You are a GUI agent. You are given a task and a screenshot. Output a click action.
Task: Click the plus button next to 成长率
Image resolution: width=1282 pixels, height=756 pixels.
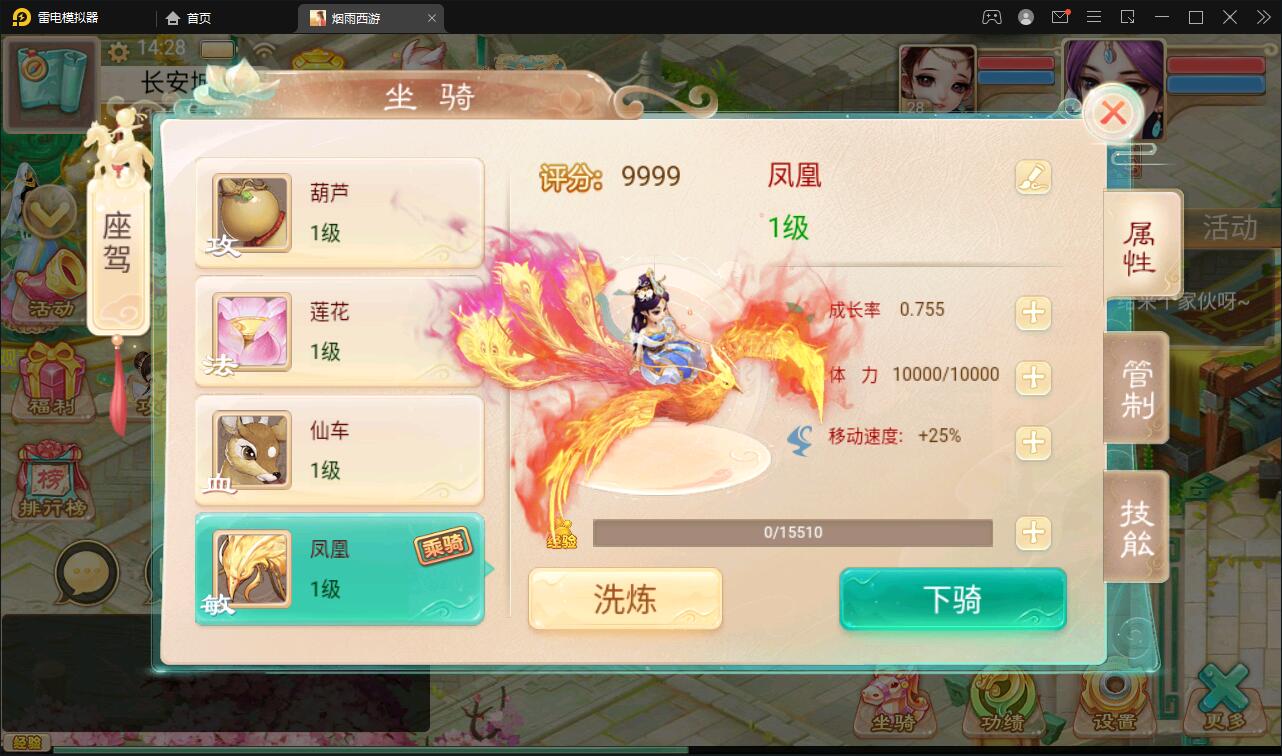(1033, 311)
